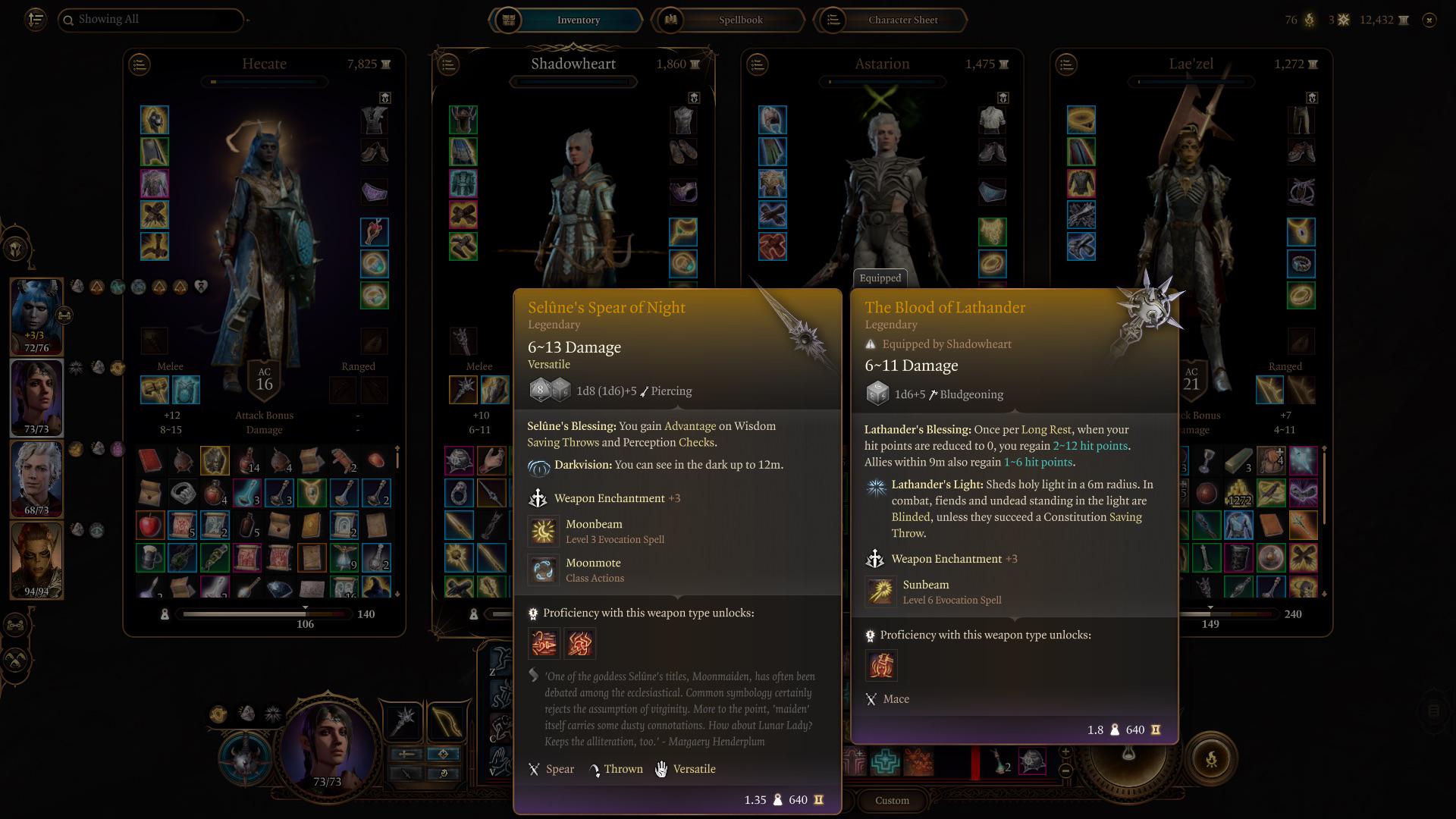Click the Mace proficiency unlock icon
The width and height of the screenshot is (1456, 819).
881,665
